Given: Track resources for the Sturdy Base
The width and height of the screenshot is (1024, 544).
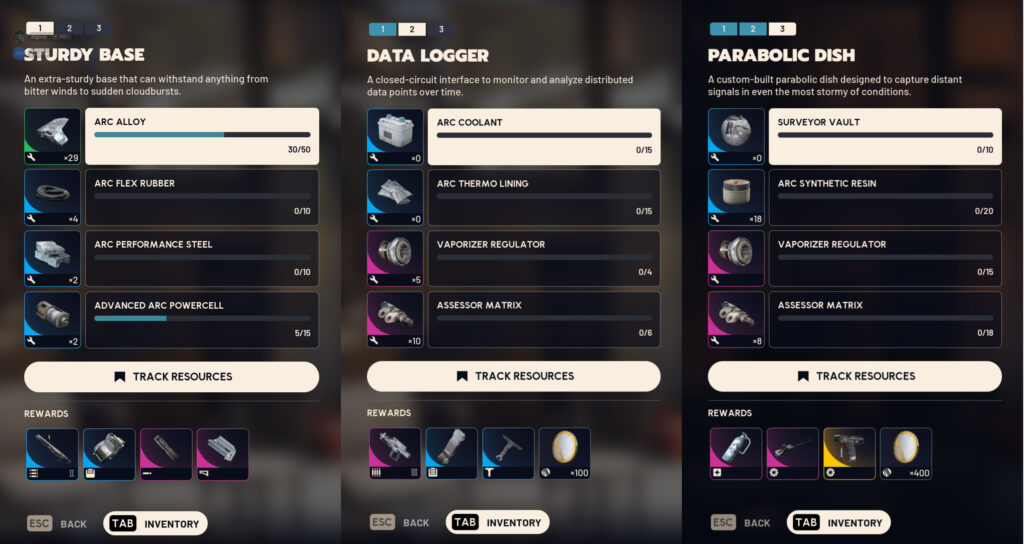Looking at the screenshot, I should tap(172, 377).
